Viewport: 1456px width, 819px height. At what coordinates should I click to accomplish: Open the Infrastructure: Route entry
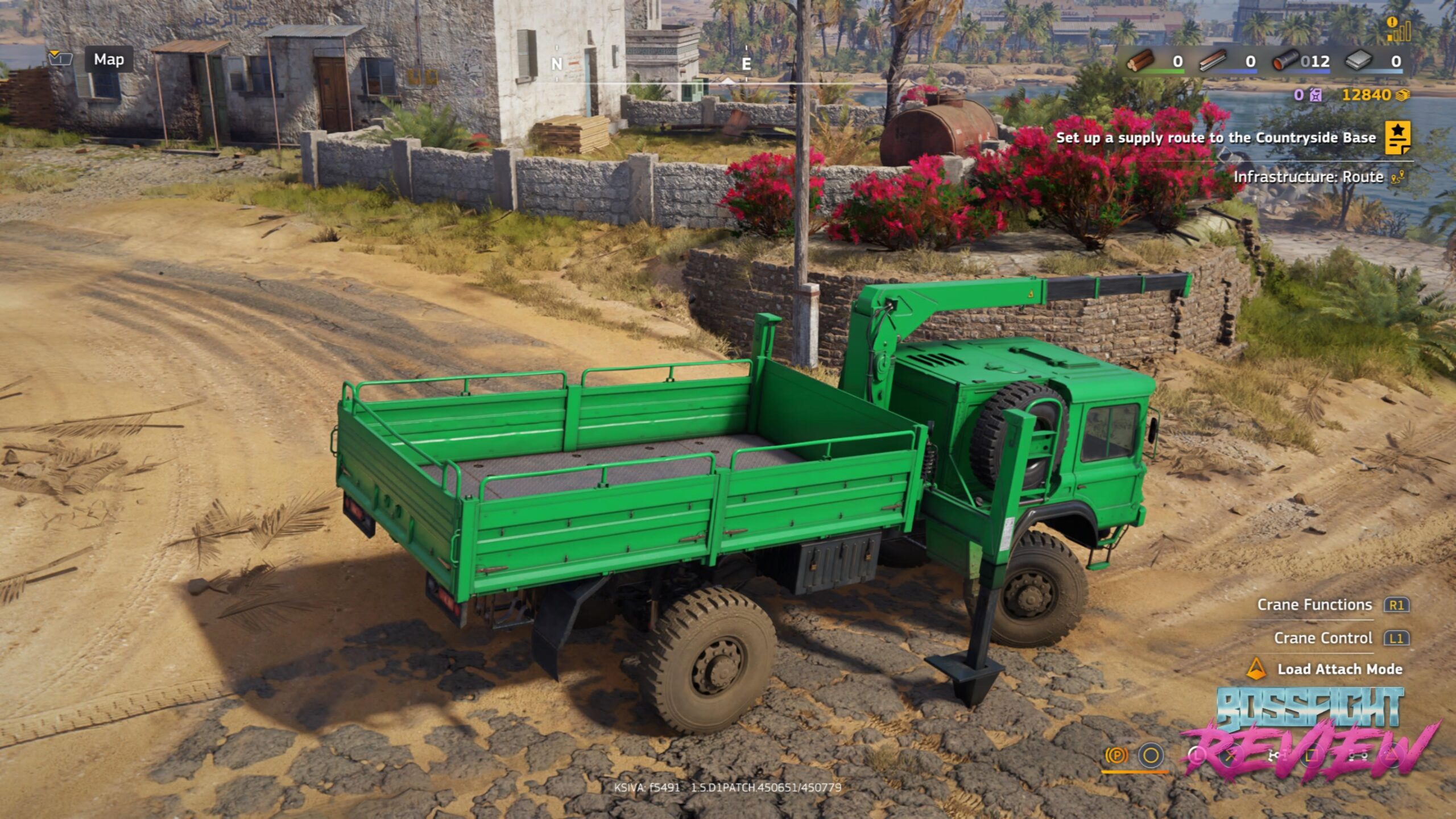1308,177
